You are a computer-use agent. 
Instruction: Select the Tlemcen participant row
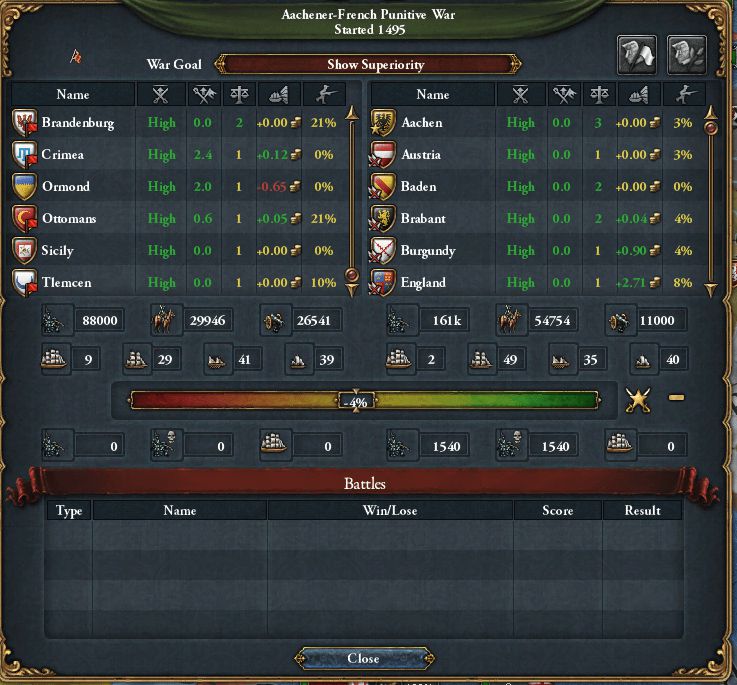click(x=65, y=283)
